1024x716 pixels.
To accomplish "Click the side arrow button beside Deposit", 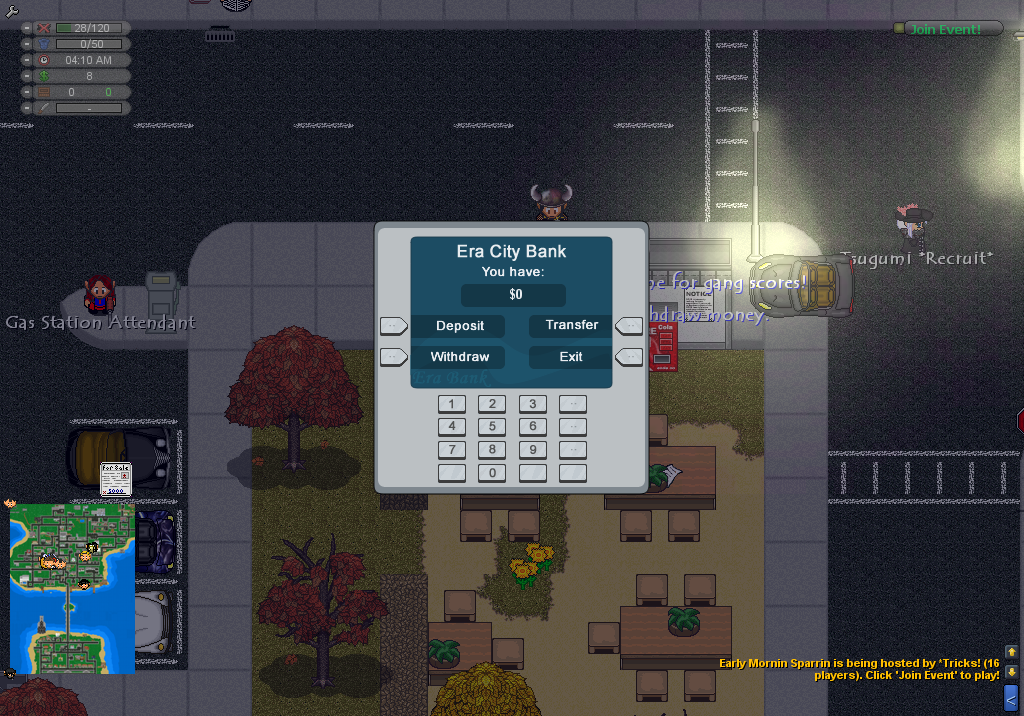I will click(393, 326).
